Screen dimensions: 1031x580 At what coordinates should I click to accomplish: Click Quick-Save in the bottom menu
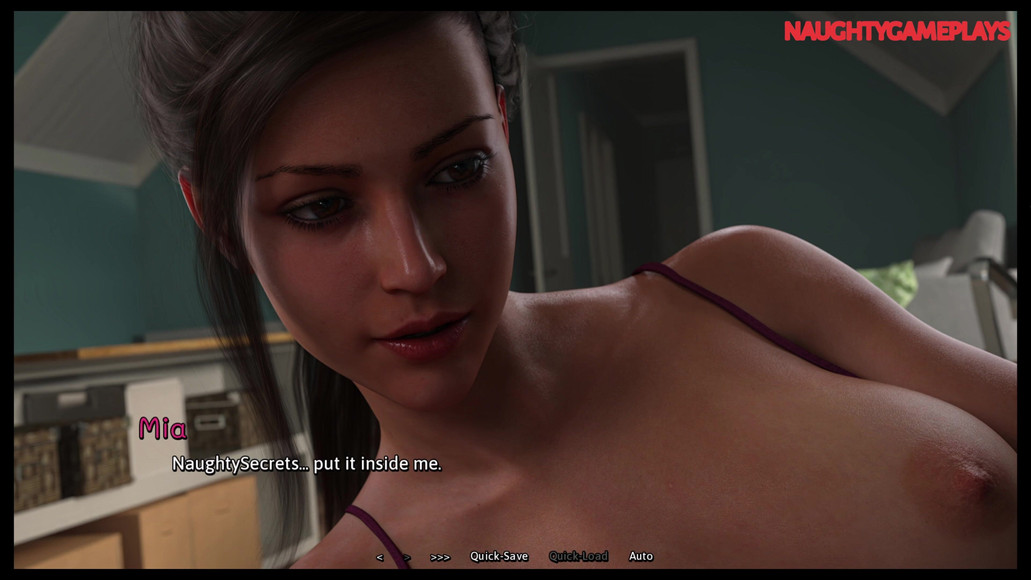click(499, 556)
